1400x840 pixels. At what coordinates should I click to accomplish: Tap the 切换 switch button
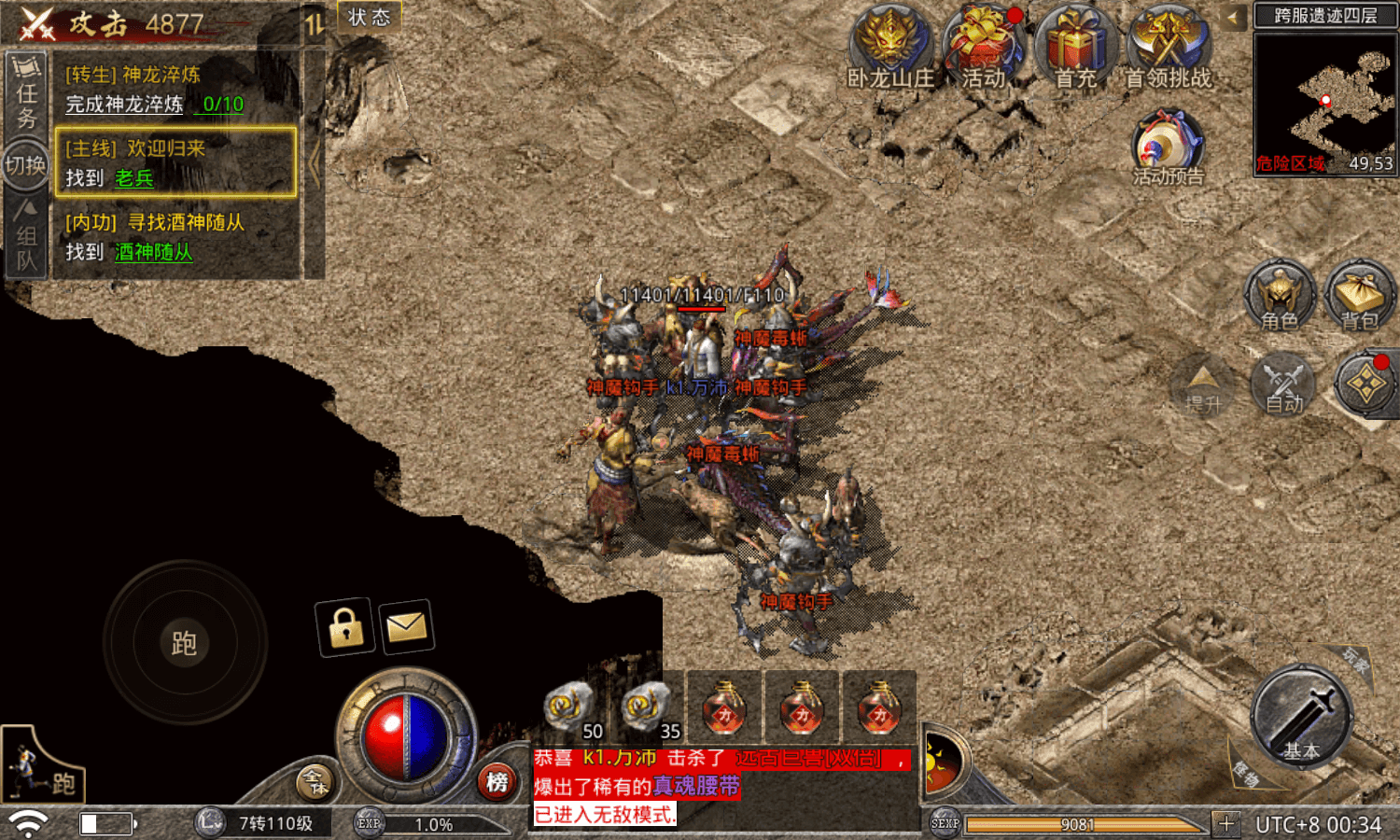pyautogui.click(x=25, y=165)
